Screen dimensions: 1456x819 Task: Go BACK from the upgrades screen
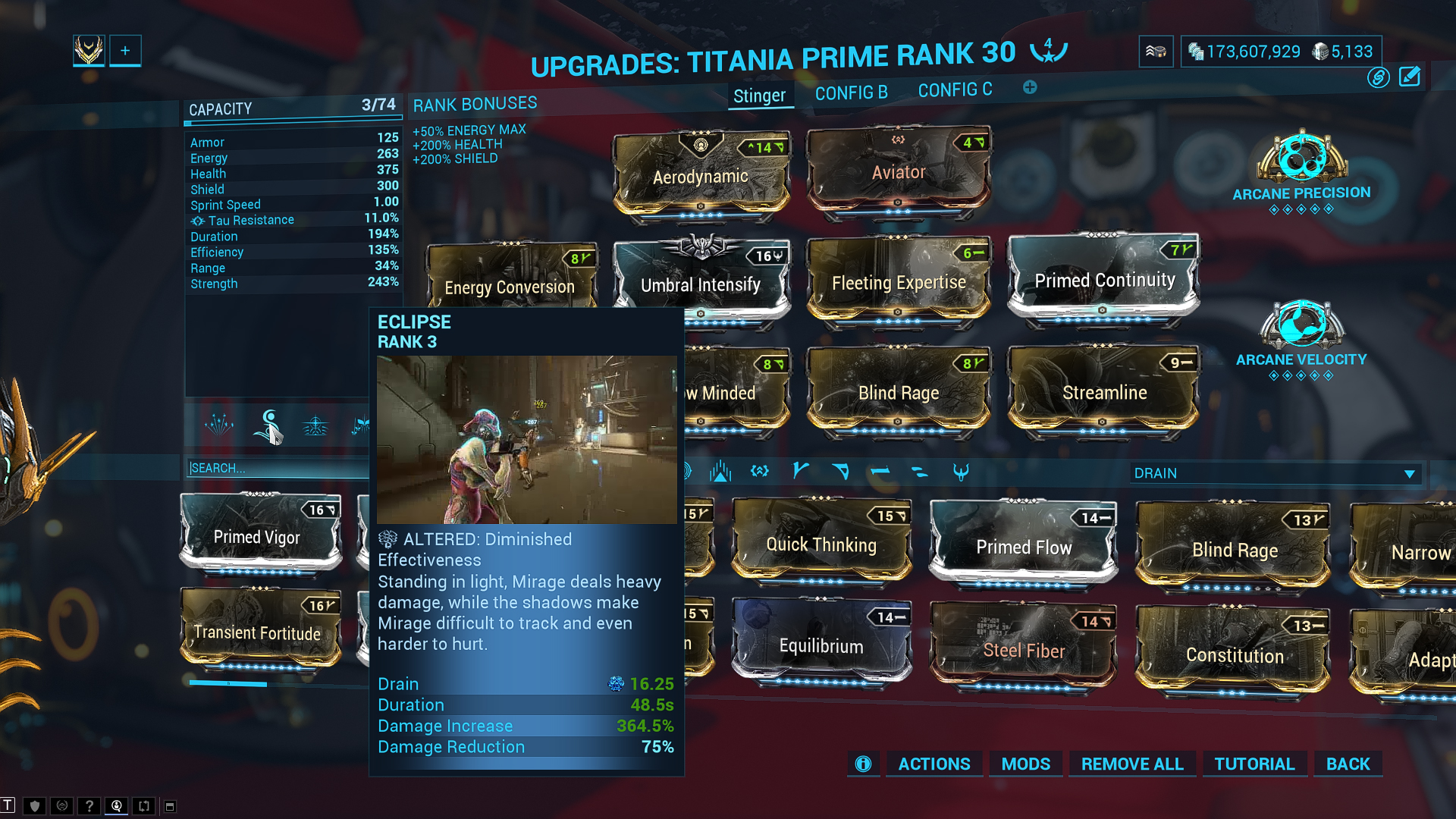[1348, 764]
